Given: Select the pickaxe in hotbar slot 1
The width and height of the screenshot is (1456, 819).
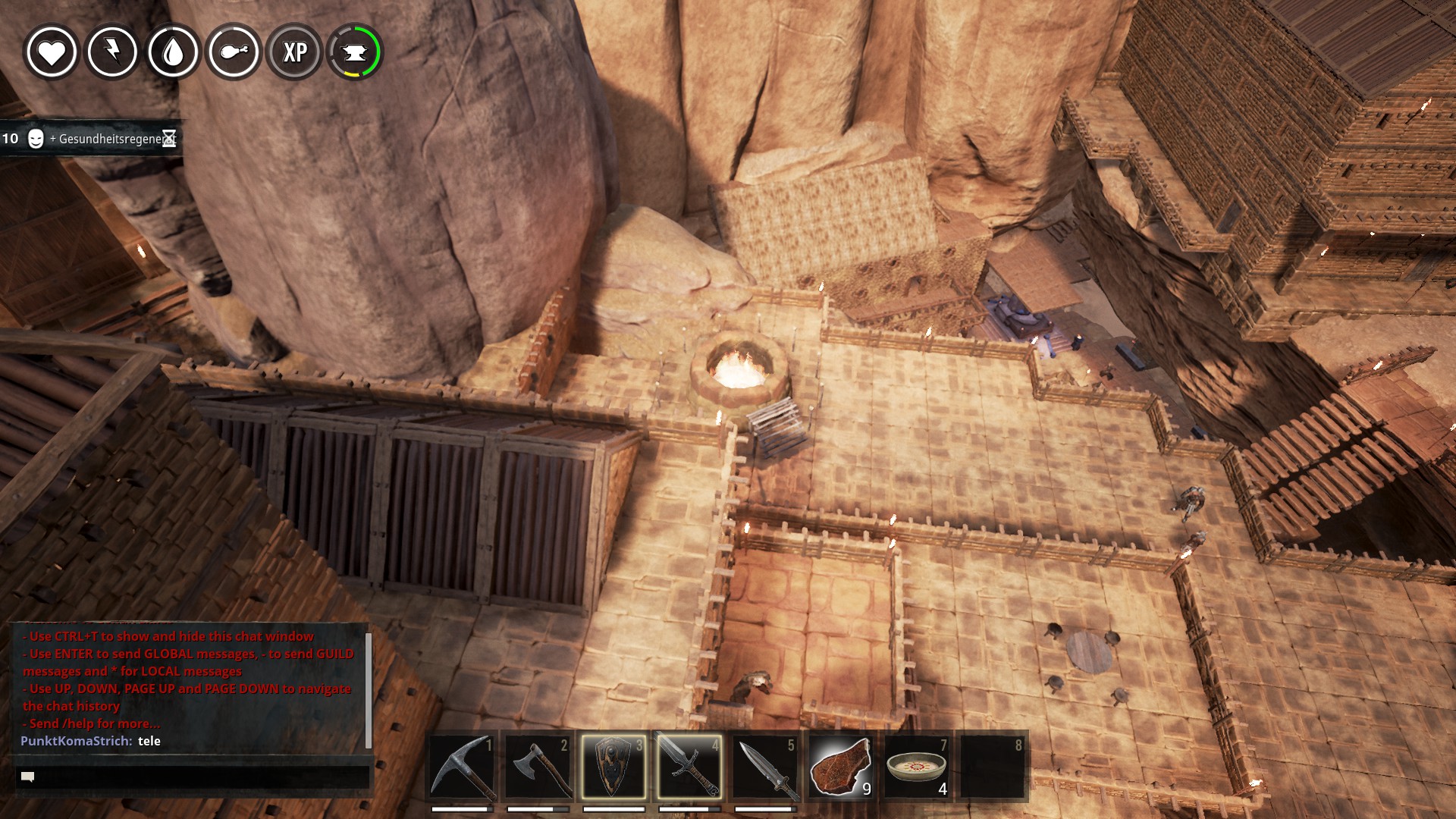Looking at the screenshot, I should 463,767.
